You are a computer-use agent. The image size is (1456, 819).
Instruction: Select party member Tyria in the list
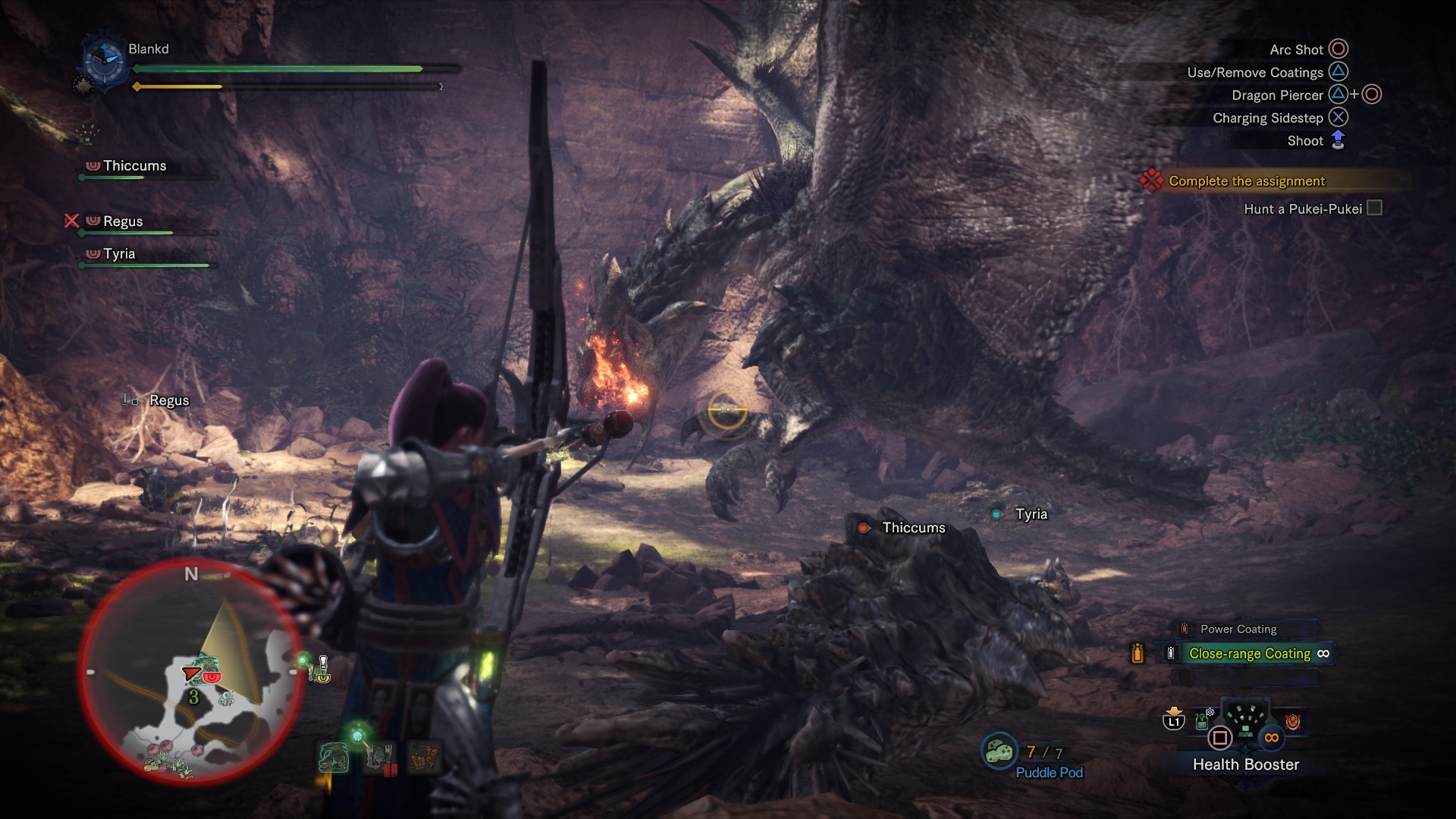pyautogui.click(x=119, y=254)
